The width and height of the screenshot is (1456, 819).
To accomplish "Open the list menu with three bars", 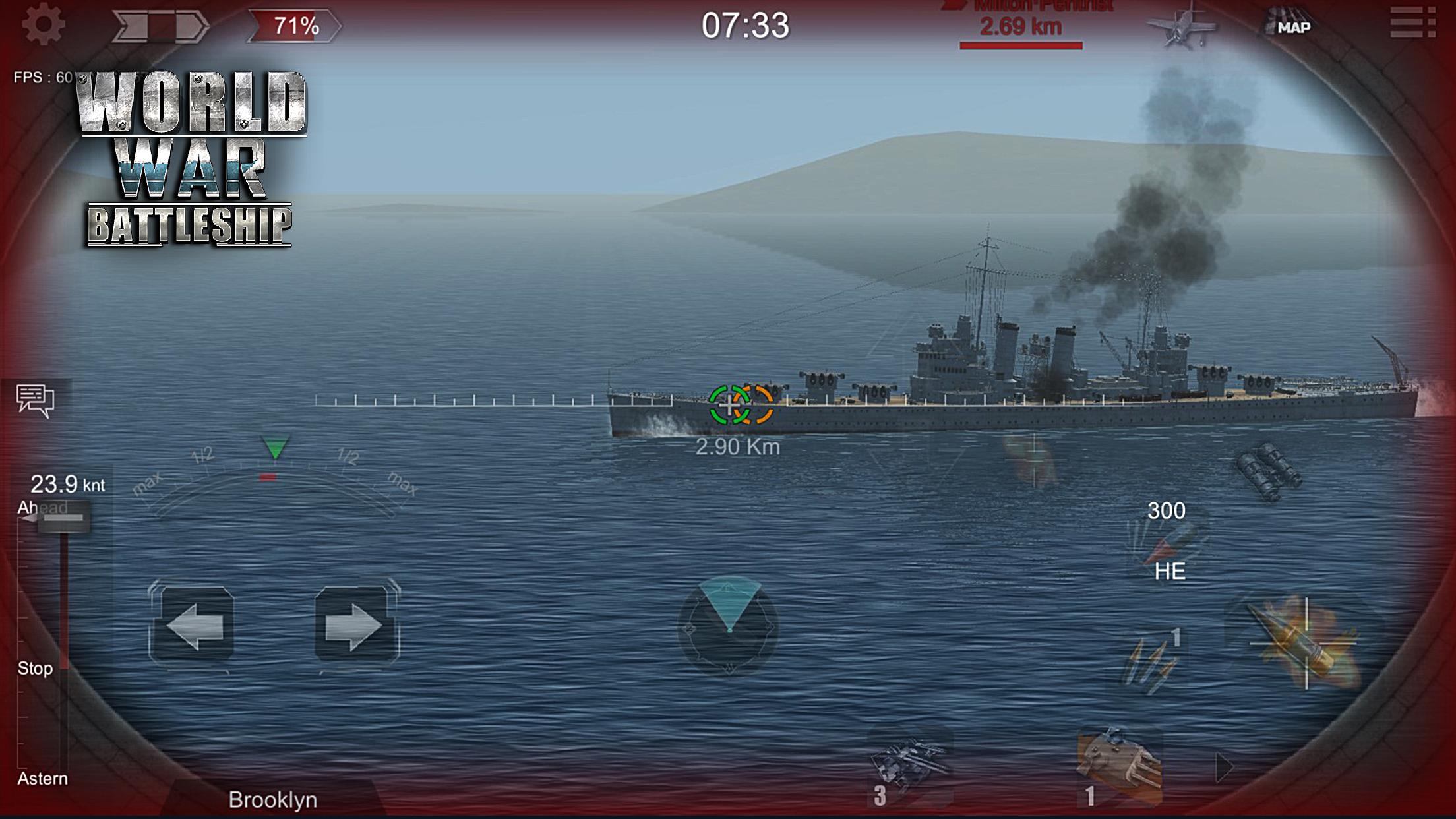I will (1412, 23).
